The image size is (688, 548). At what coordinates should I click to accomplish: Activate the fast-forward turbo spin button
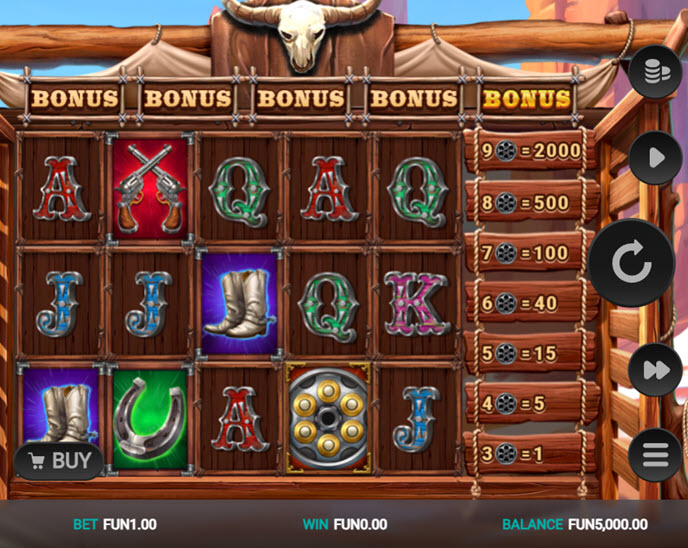pos(655,370)
